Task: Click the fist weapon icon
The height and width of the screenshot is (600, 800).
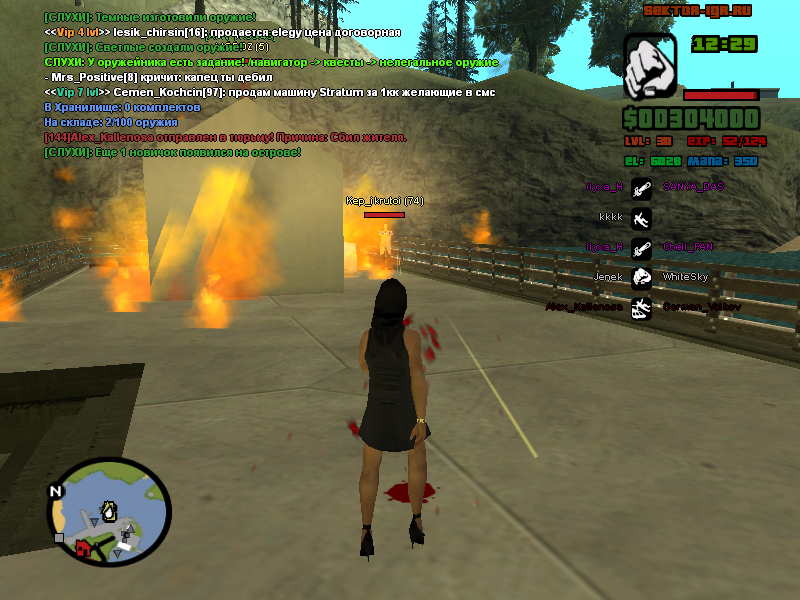Action: 650,67
